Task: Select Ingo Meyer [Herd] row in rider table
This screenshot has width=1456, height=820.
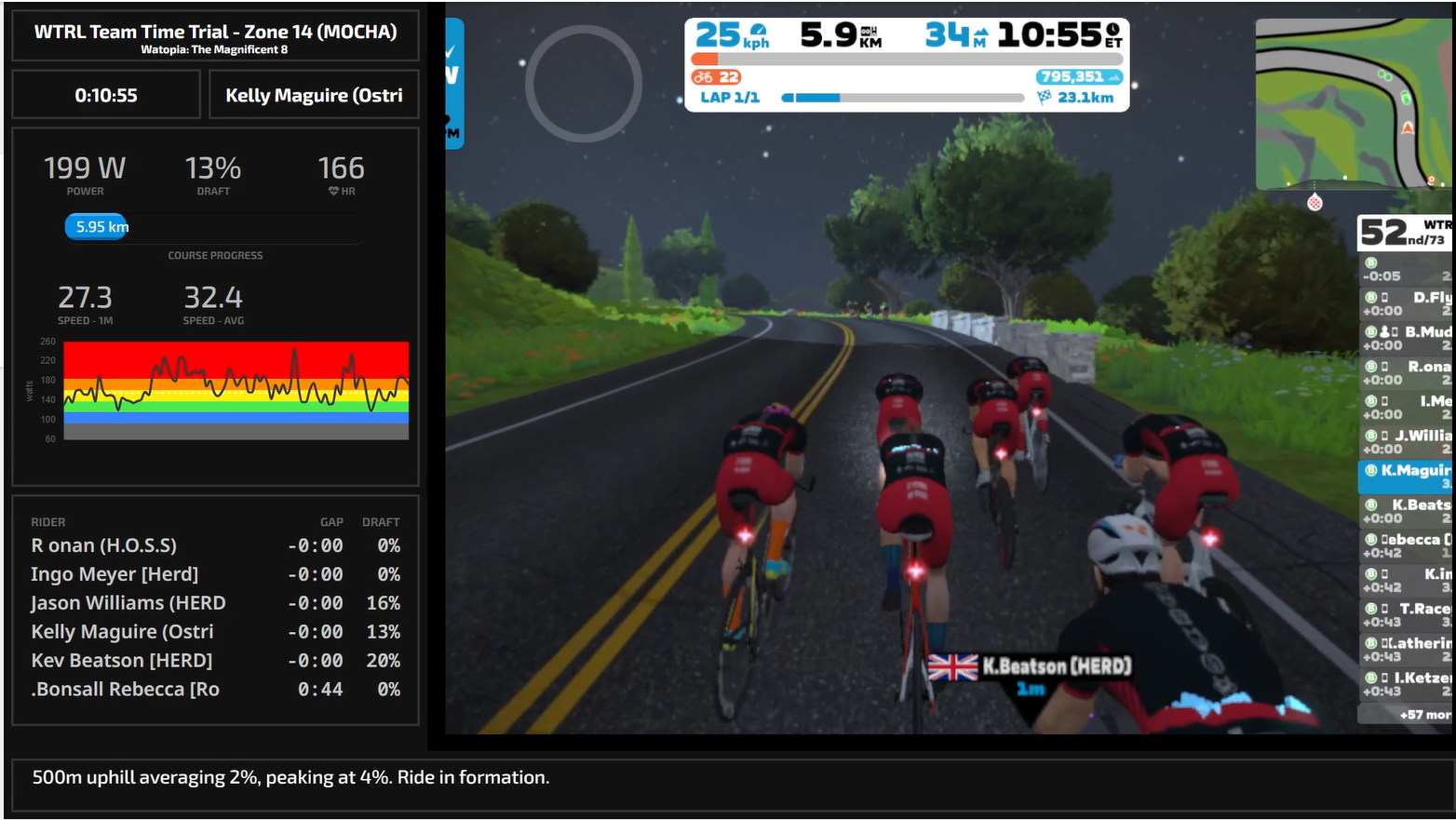Action: (x=215, y=574)
